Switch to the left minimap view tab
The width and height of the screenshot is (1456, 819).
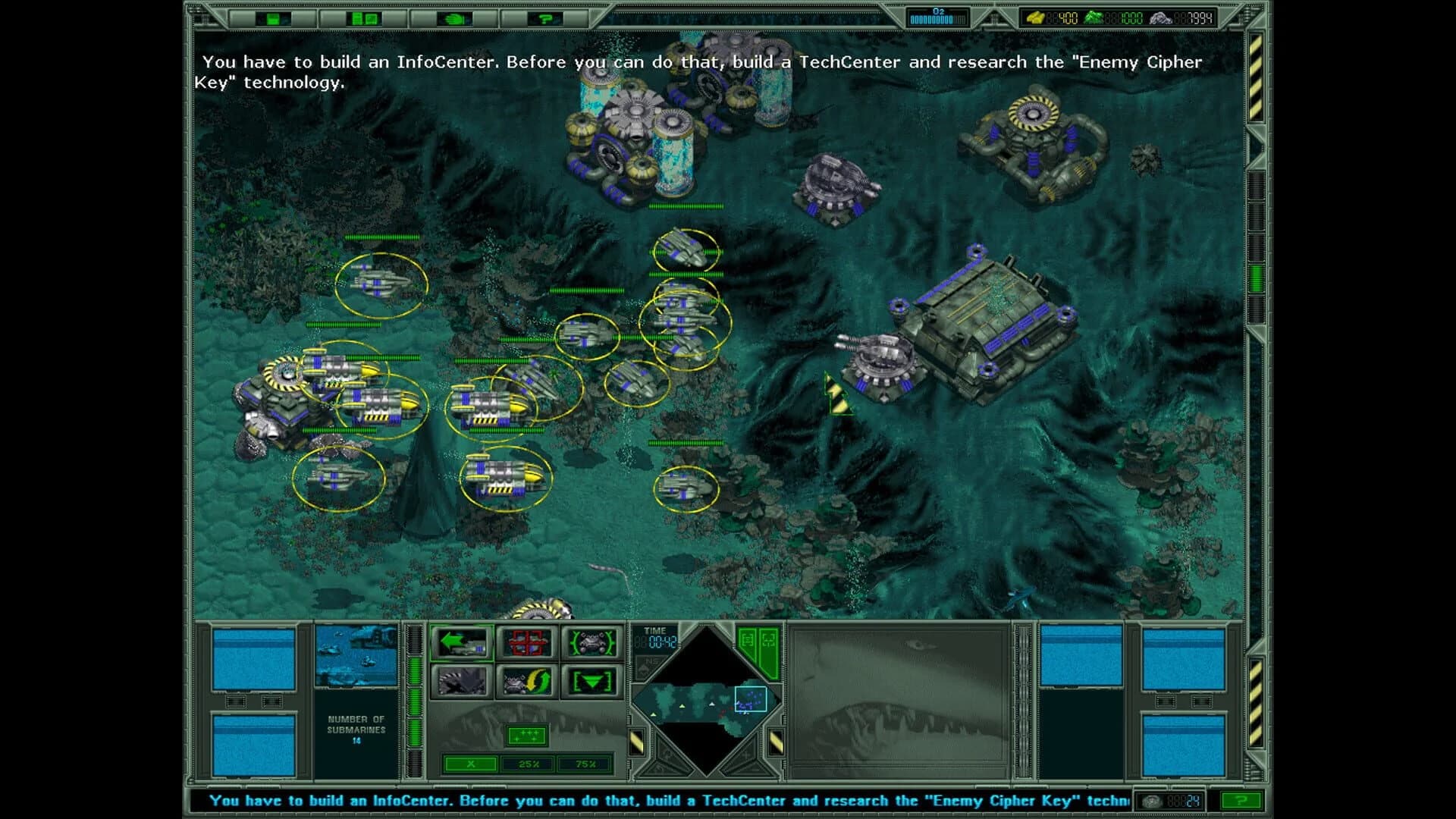click(747, 640)
